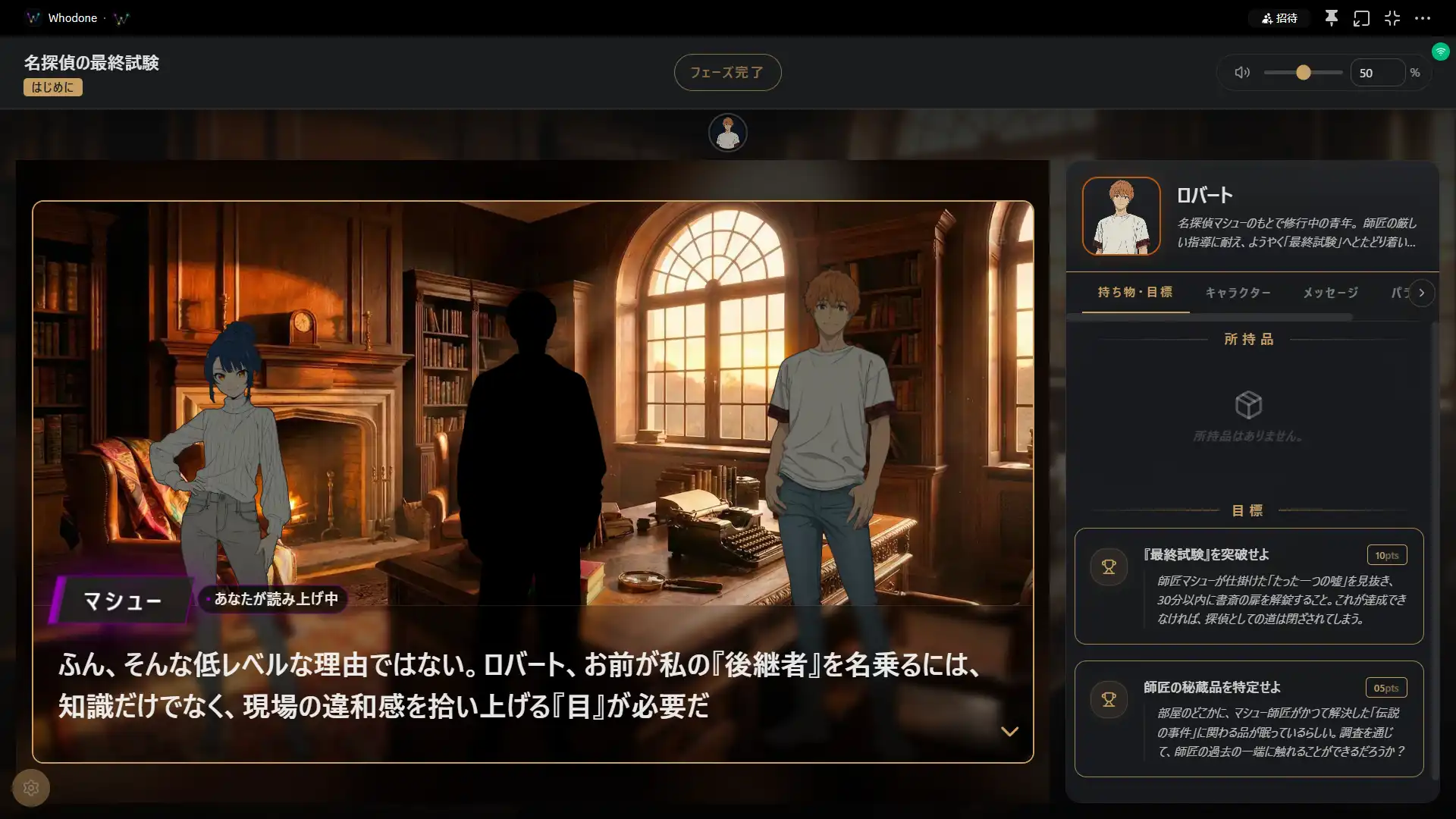Open the 招待 invite button
Viewport: 1456px width, 819px height.
pyautogui.click(x=1279, y=18)
